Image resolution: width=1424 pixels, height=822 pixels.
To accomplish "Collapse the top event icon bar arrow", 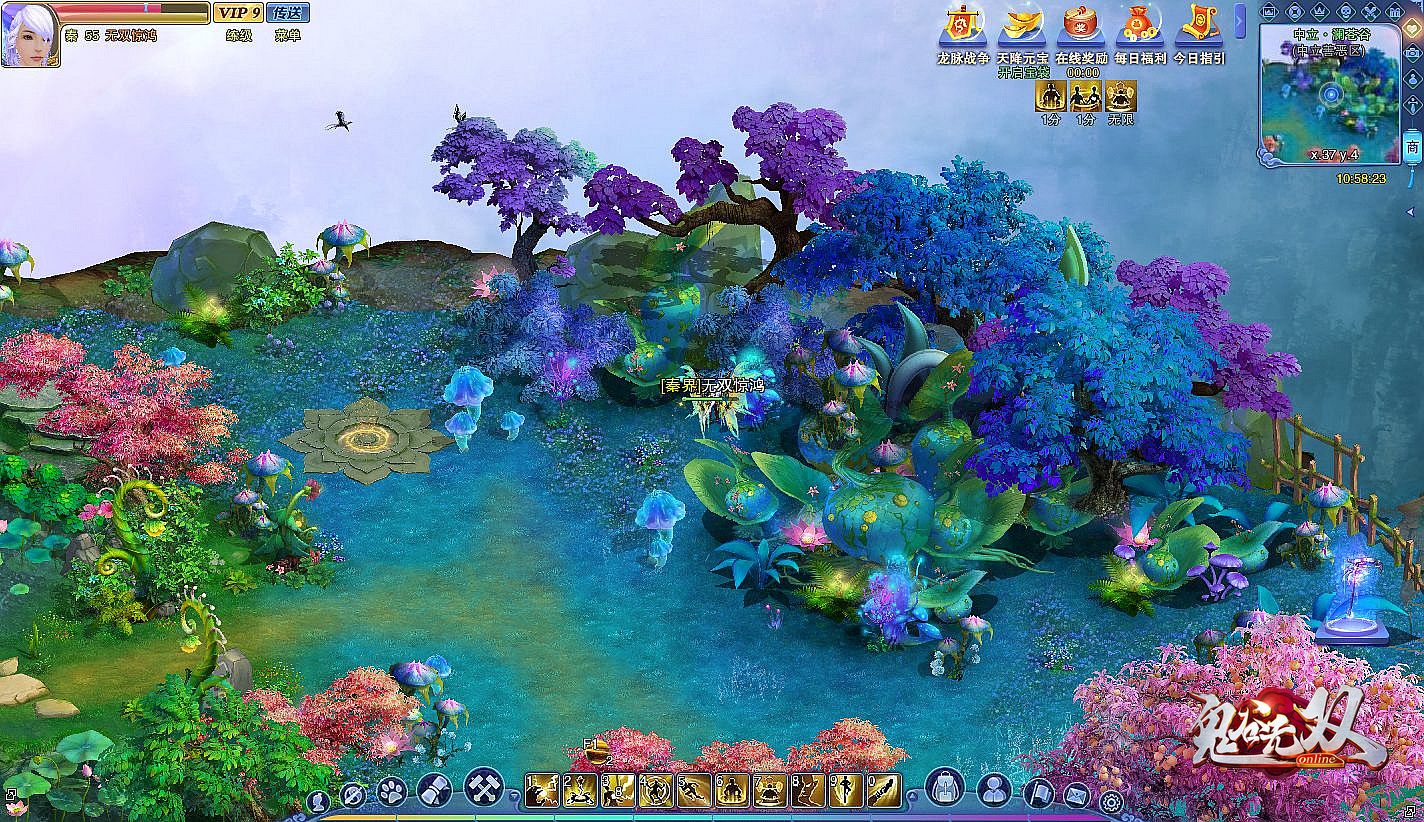I will 1241,20.
